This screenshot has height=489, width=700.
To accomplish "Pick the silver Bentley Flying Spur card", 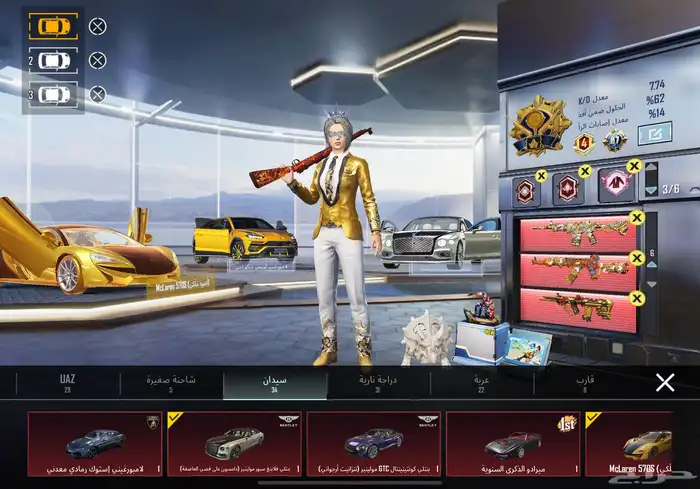I will [x=235, y=443].
